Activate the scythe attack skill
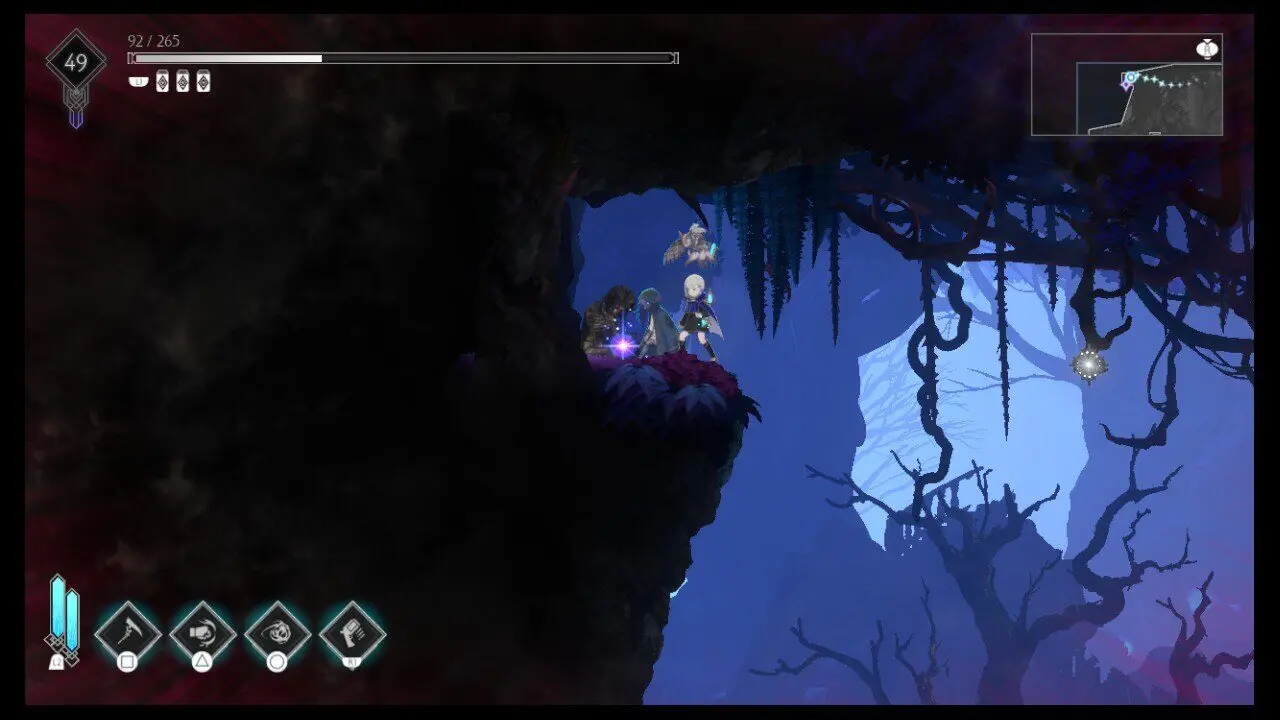Image resolution: width=1280 pixels, height=720 pixels. (128, 633)
